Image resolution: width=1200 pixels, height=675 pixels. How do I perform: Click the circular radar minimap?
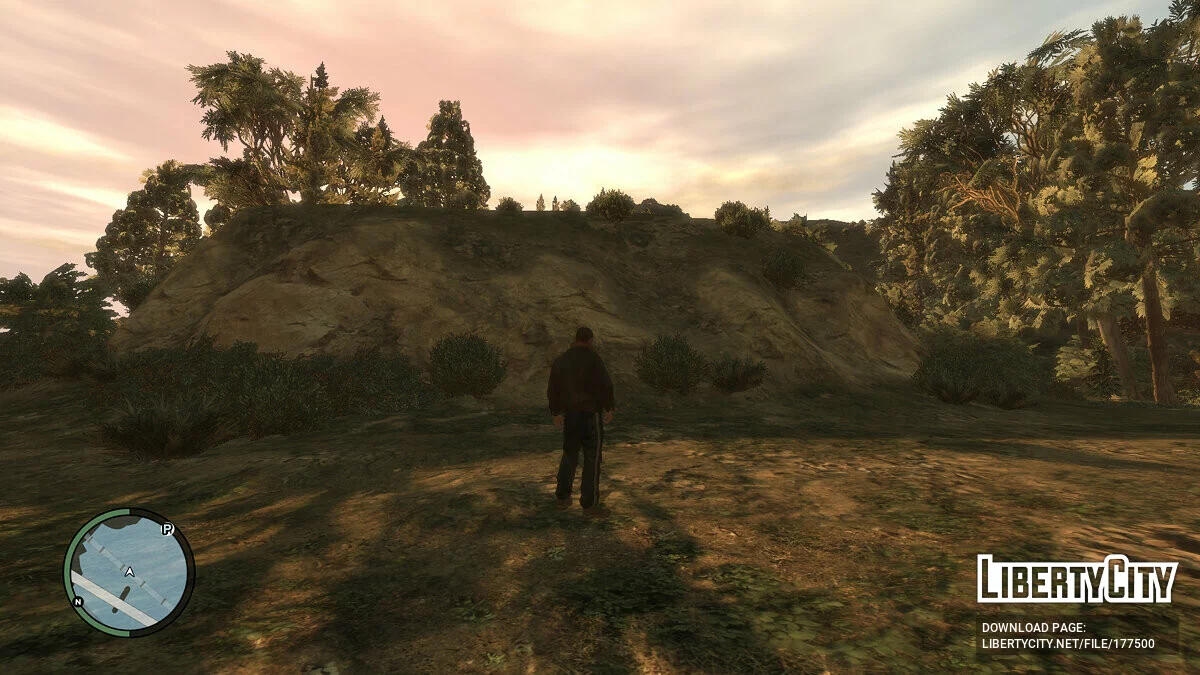tap(129, 572)
